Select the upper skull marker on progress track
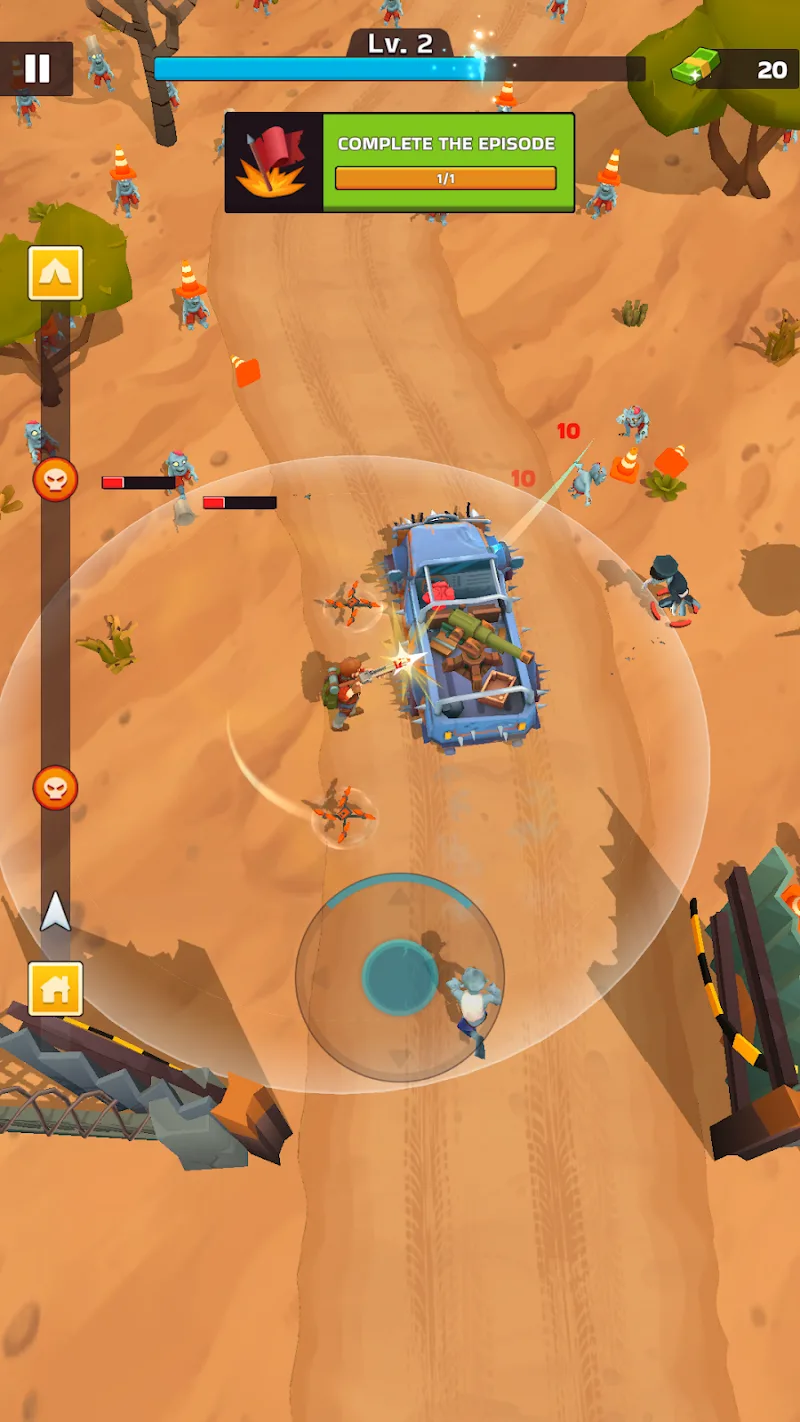 (x=55, y=480)
